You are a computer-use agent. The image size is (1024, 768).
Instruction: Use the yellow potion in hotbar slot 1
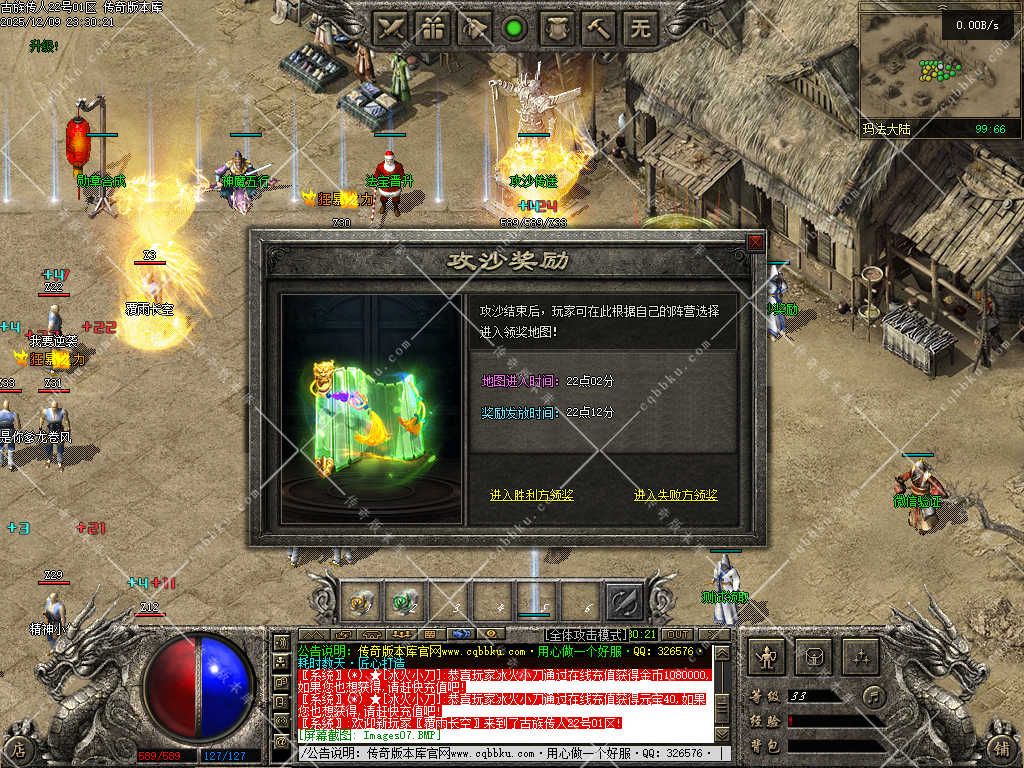[x=360, y=602]
